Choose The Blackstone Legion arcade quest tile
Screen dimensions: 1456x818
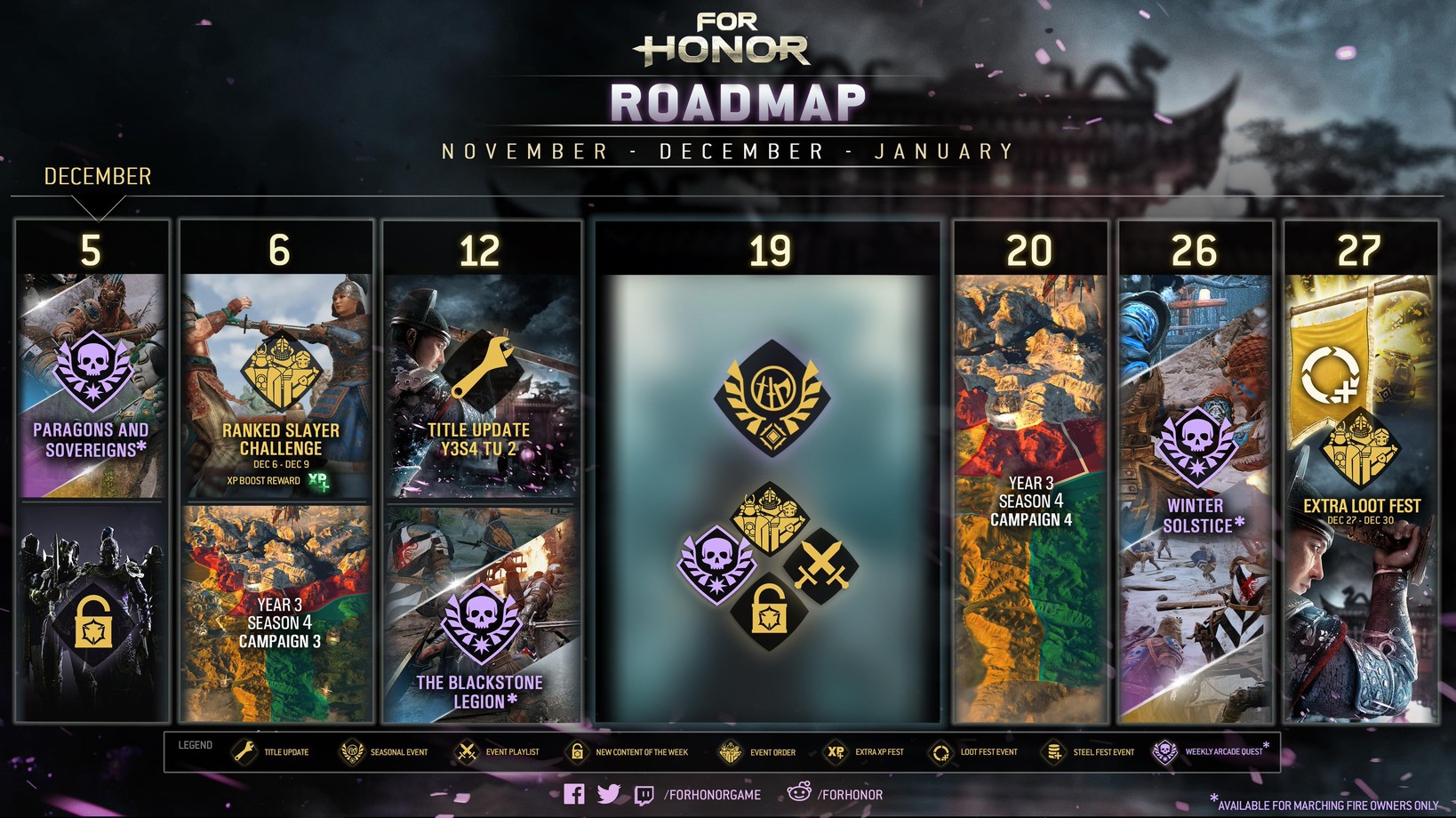tap(481, 615)
